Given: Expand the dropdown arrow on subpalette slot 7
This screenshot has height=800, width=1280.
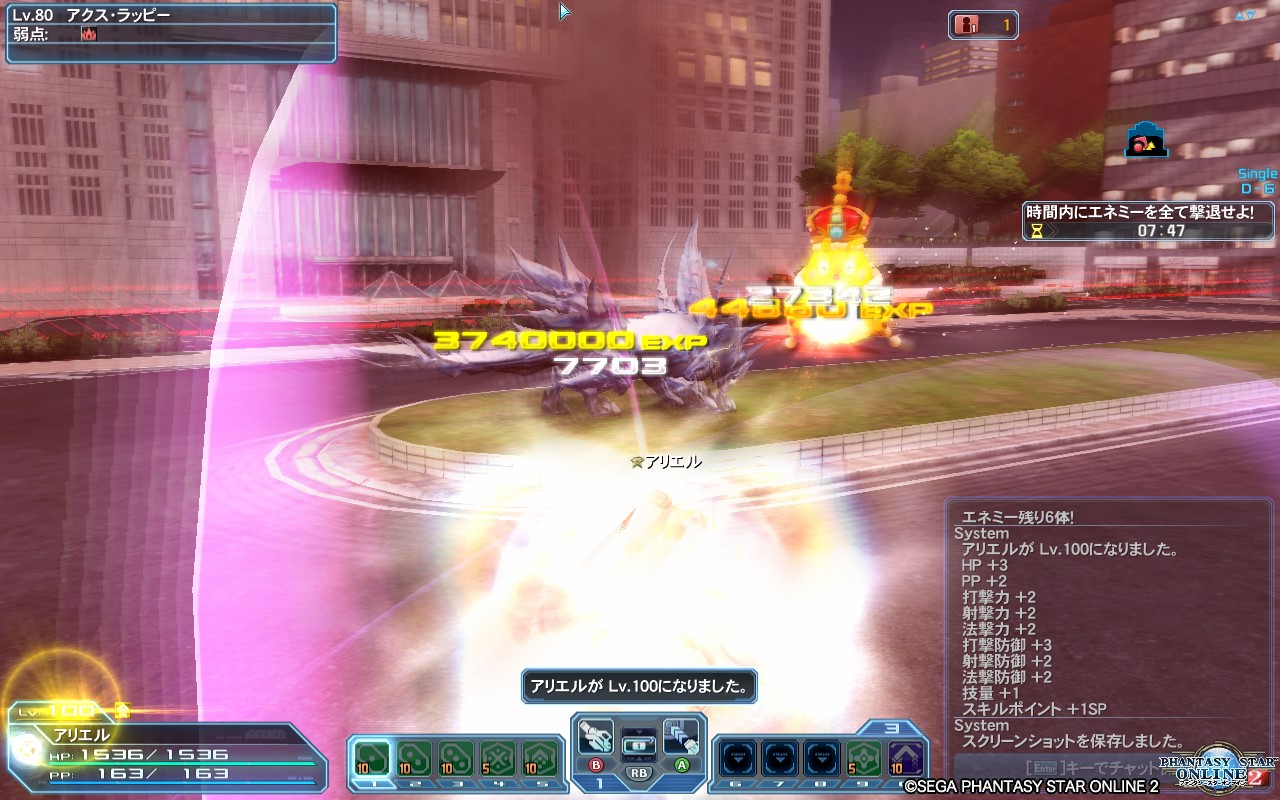Looking at the screenshot, I should (781, 760).
